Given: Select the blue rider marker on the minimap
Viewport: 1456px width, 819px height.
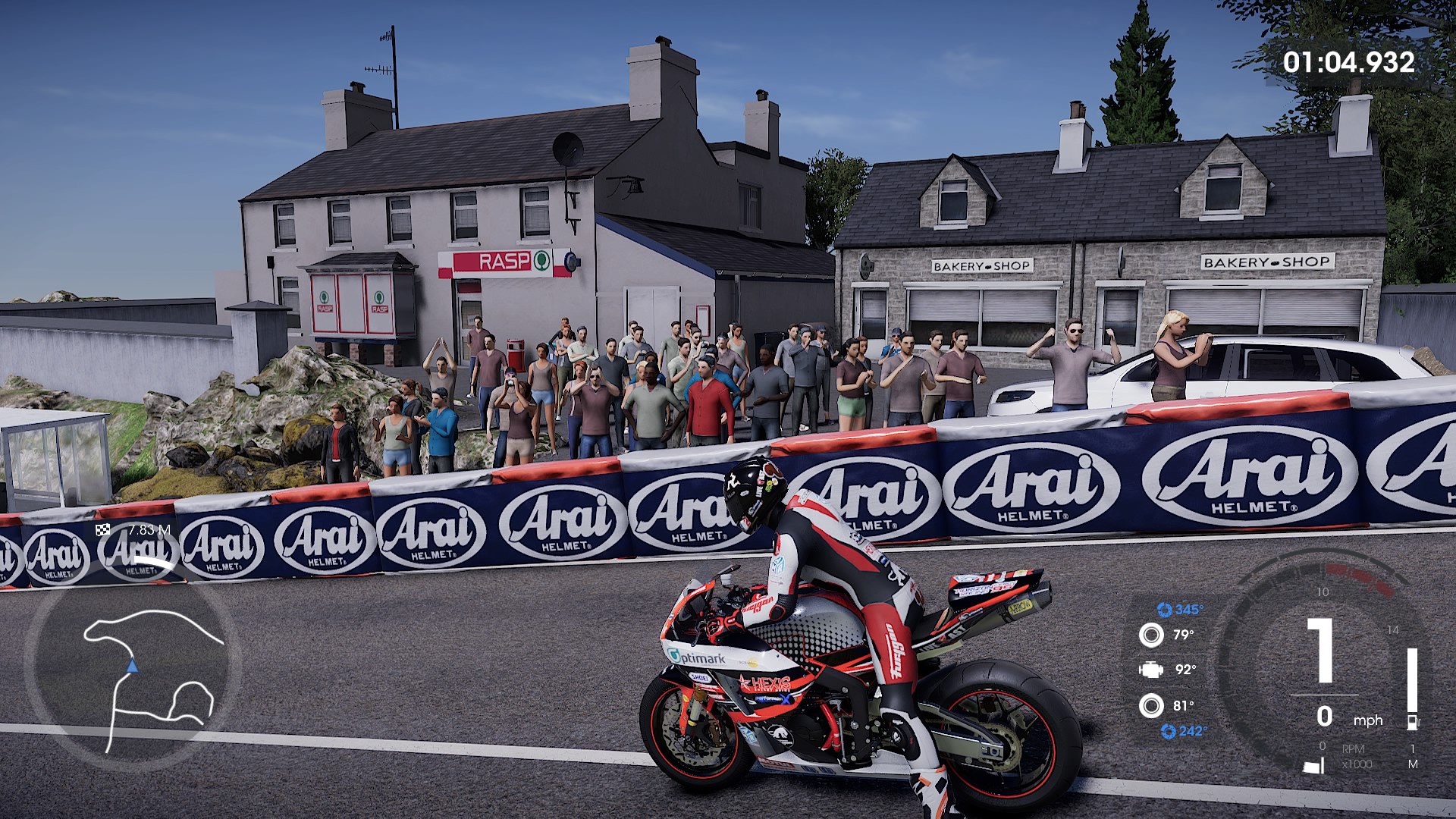Looking at the screenshot, I should 133,667.
